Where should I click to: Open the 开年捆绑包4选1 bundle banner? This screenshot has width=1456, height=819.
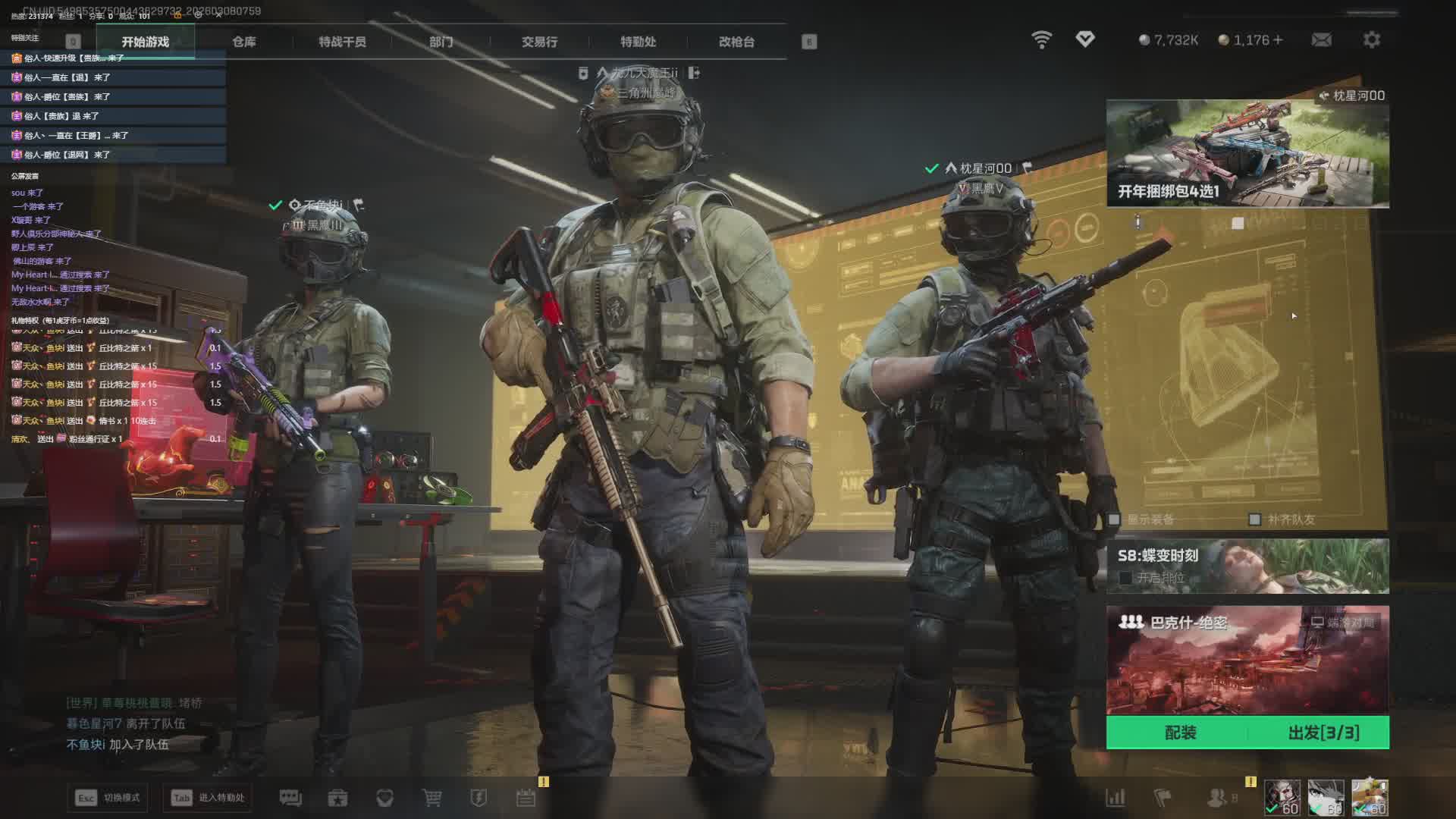click(x=1247, y=153)
